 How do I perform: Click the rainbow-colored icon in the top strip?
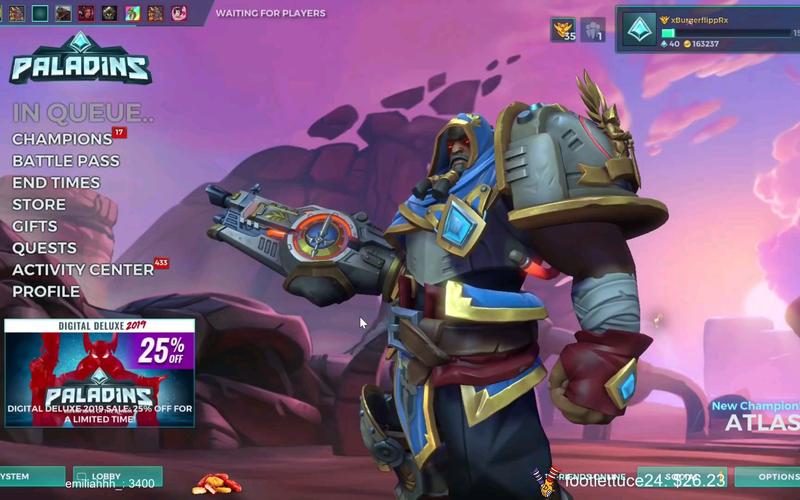[133, 13]
